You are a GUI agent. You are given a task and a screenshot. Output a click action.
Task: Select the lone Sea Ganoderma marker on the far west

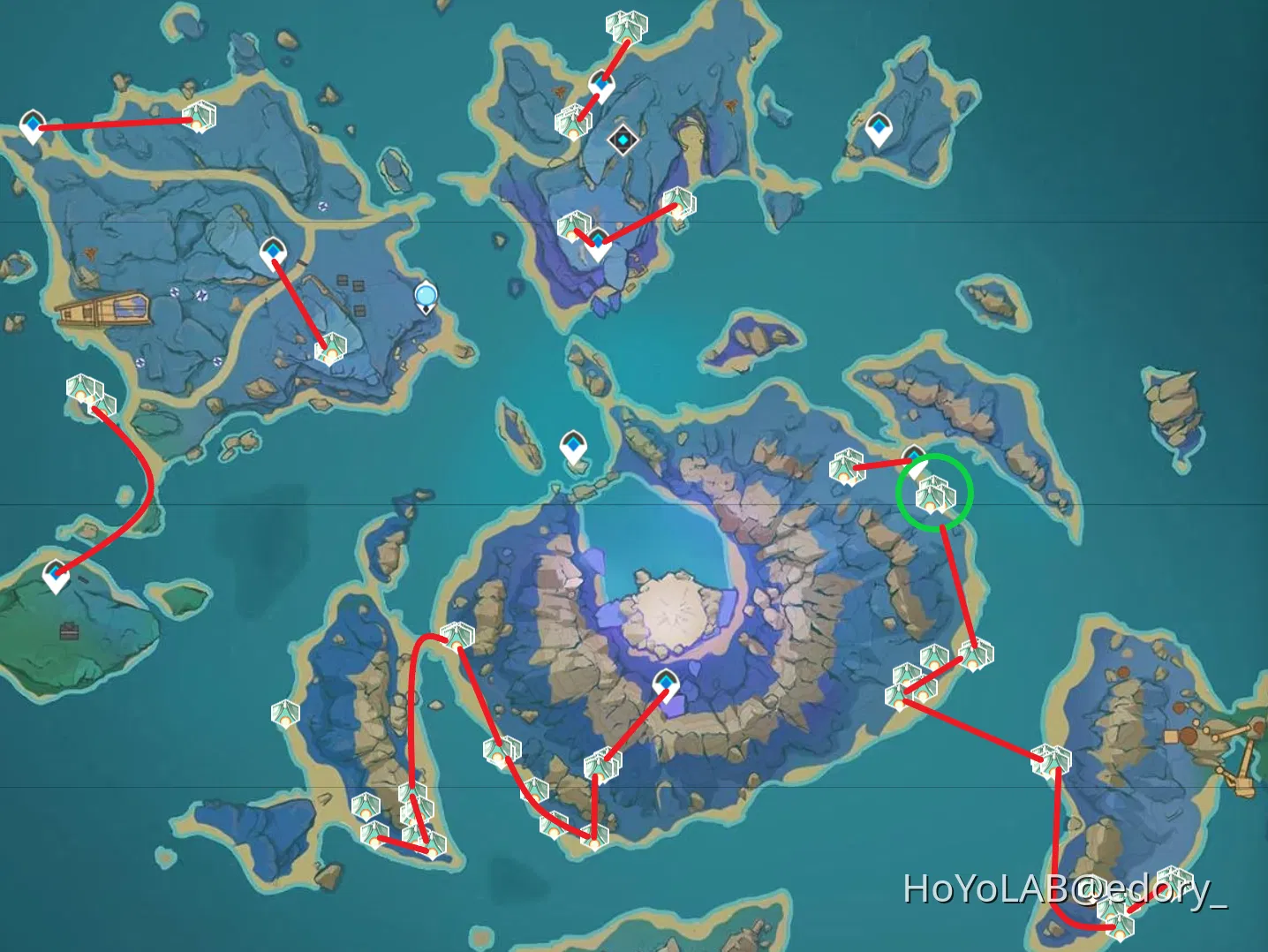coord(87,393)
